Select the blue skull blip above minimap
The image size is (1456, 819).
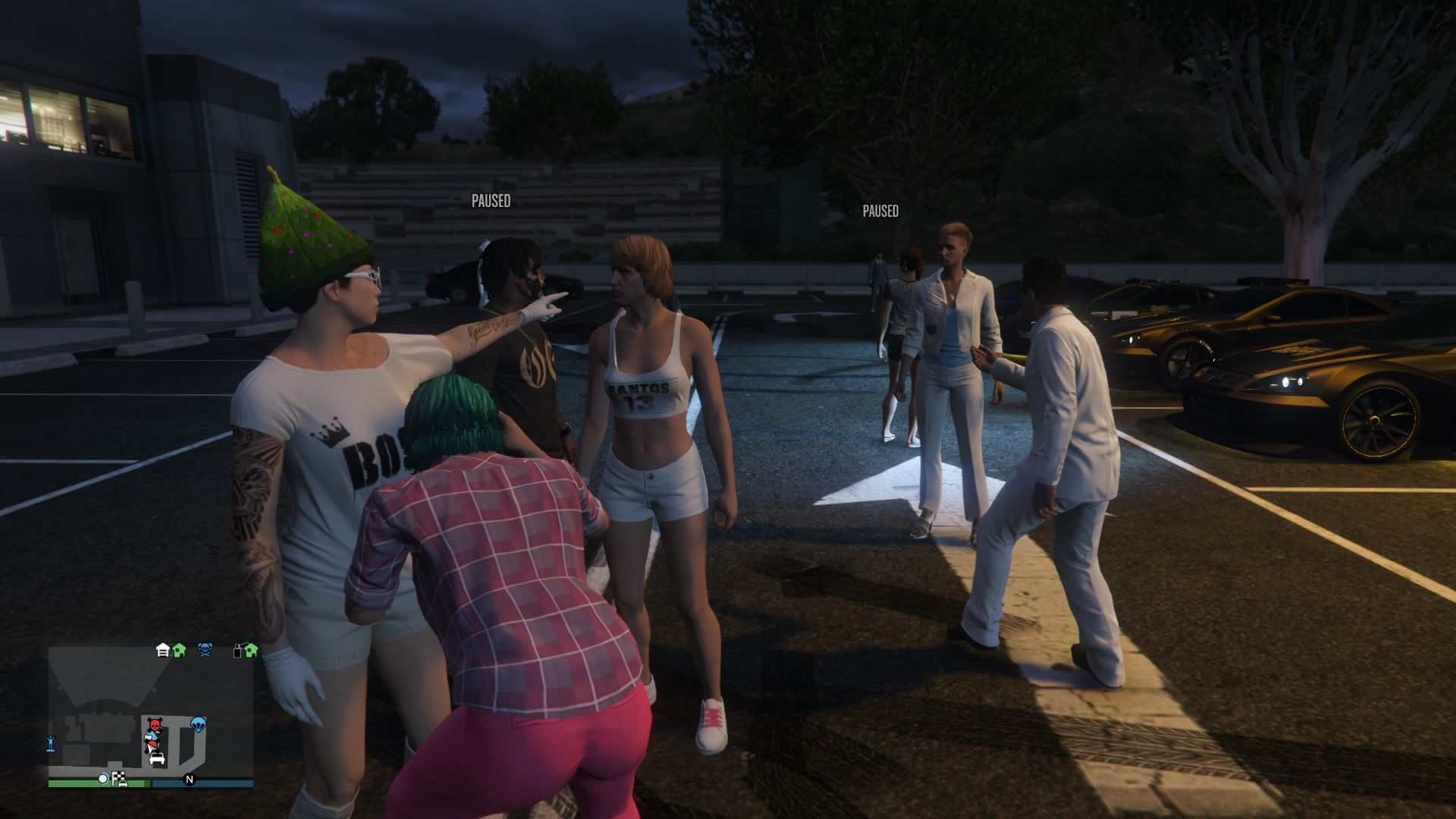pos(205,650)
